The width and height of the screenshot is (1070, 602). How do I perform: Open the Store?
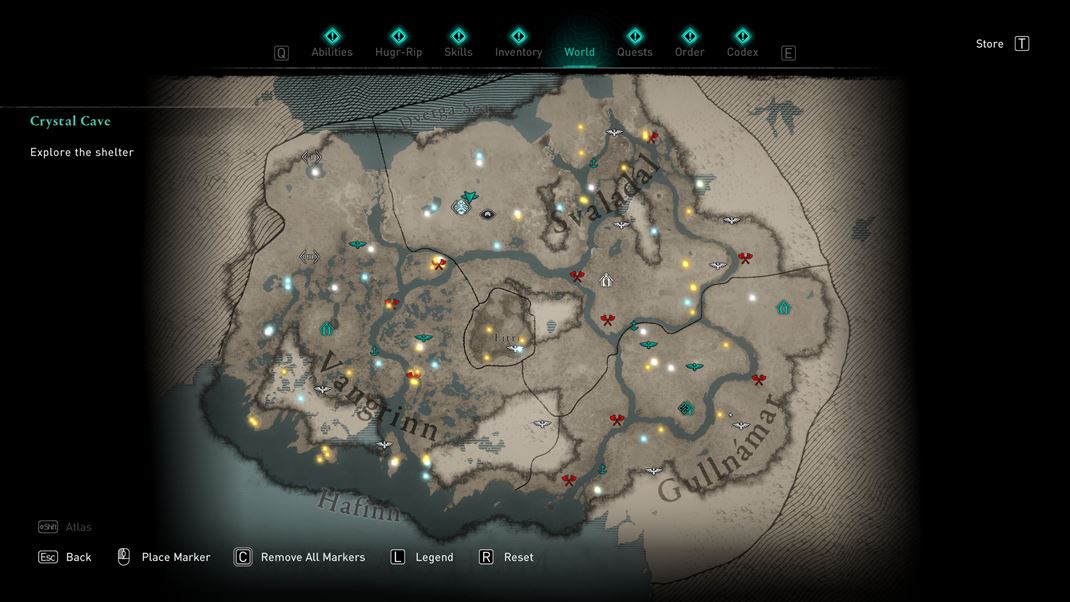1002,44
